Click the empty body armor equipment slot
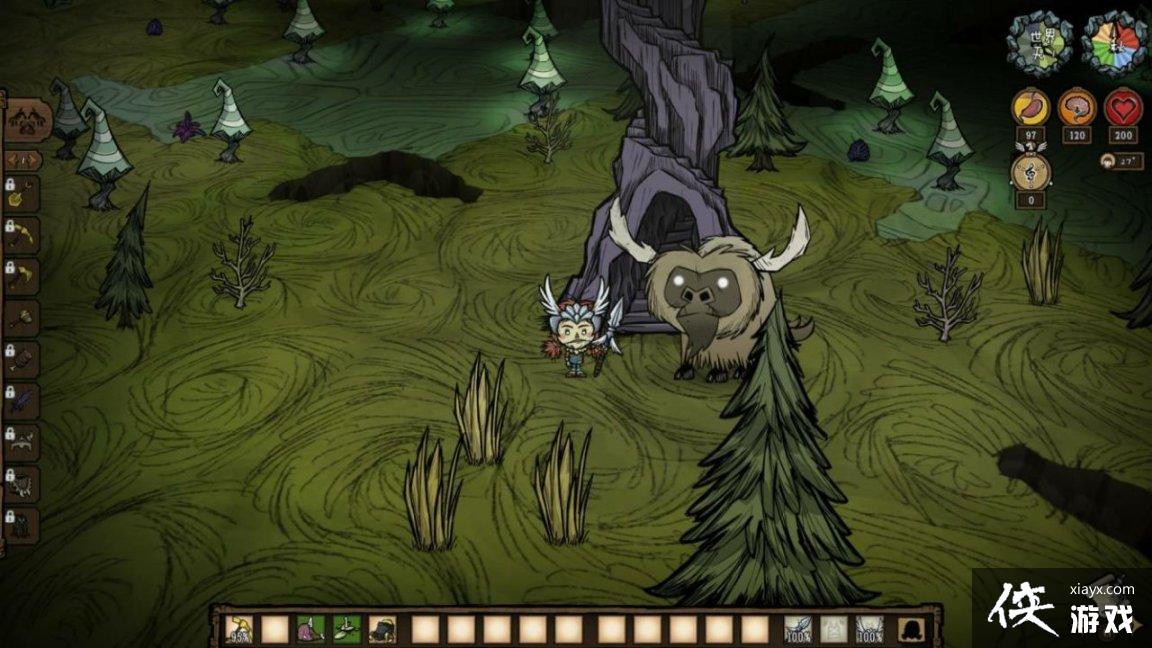Viewport: 1152px width, 648px height. (x=833, y=629)
